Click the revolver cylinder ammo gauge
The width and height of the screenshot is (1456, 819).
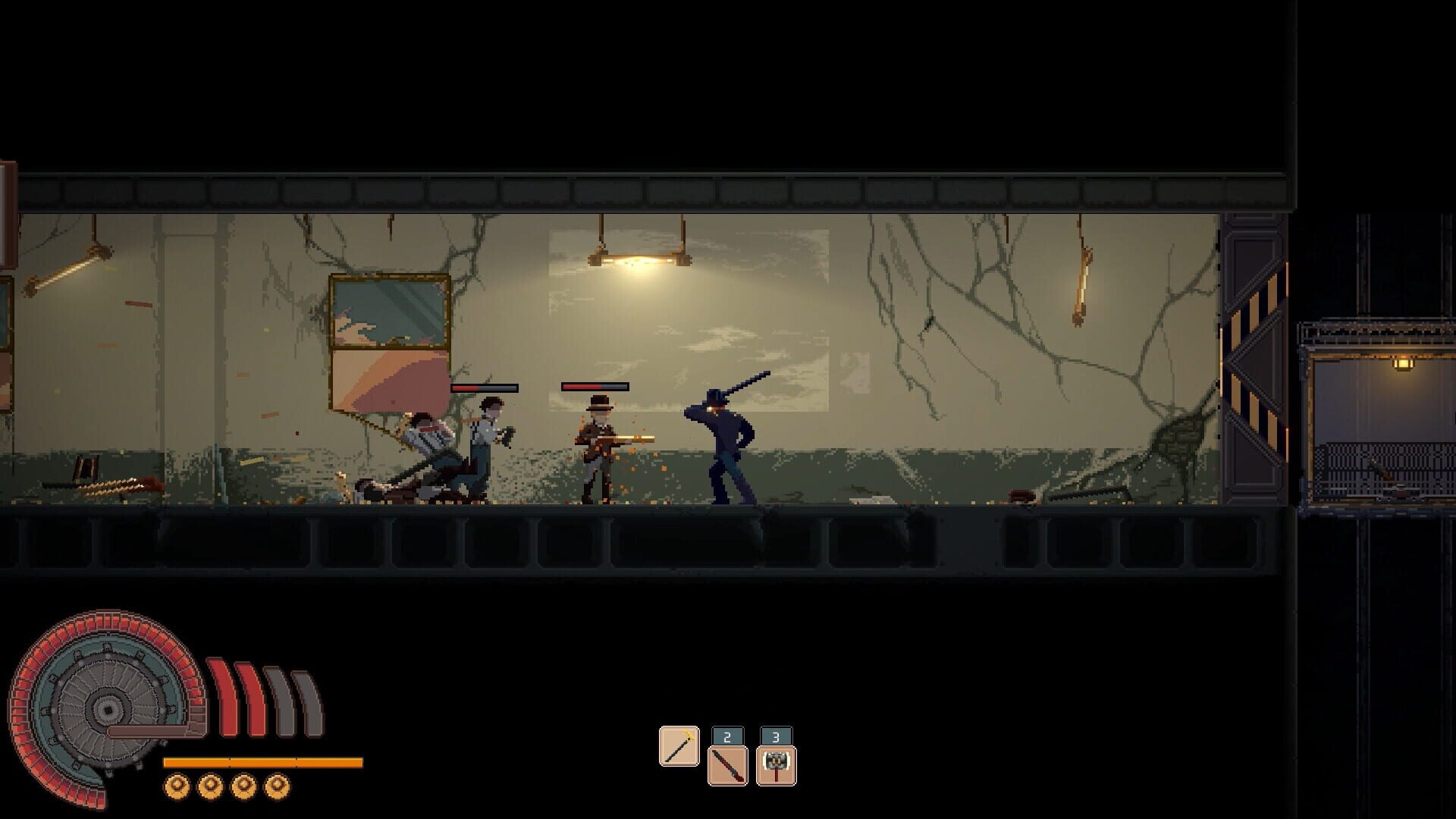click(106, 709)
